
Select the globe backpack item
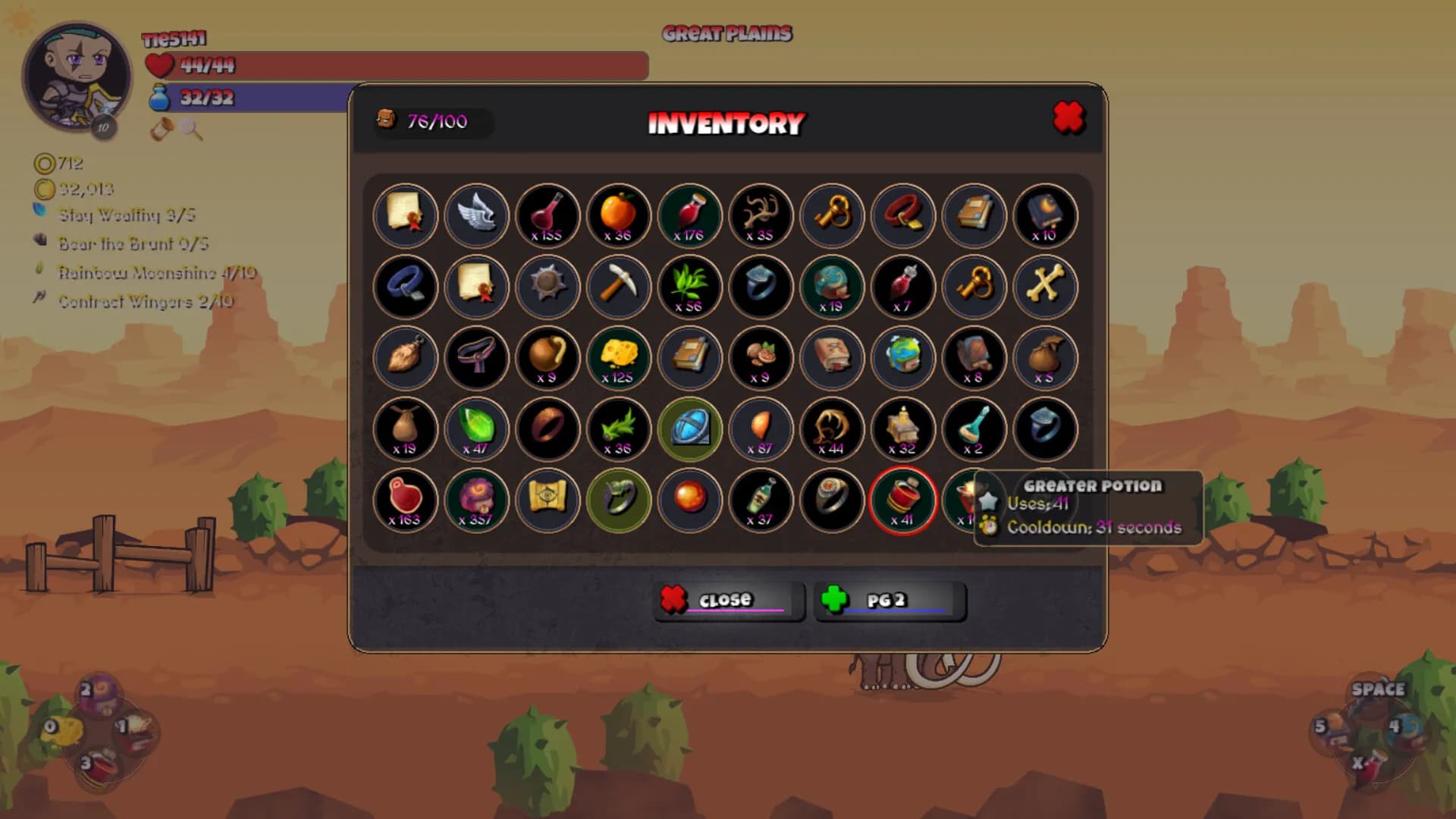tap(902, 358)
